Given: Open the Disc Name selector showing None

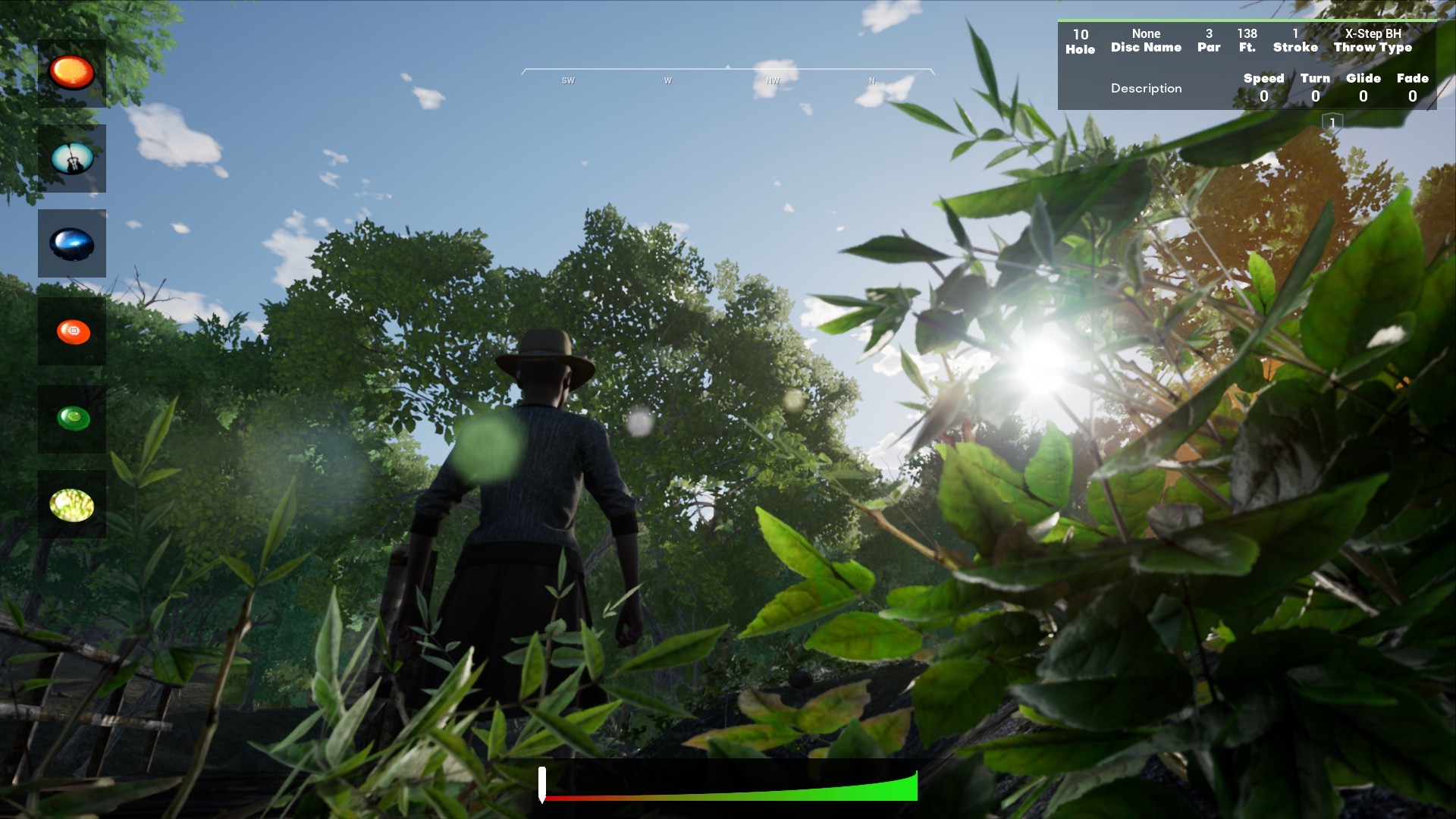Looking at the screenshot, I should coord(1146,40).
